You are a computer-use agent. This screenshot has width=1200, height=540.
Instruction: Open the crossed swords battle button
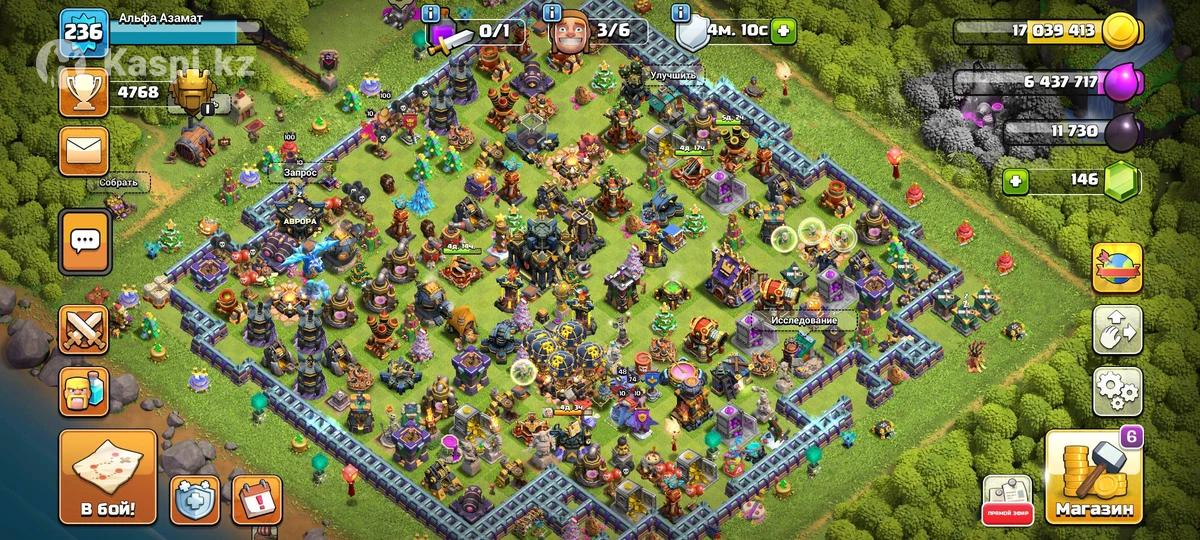84,329
